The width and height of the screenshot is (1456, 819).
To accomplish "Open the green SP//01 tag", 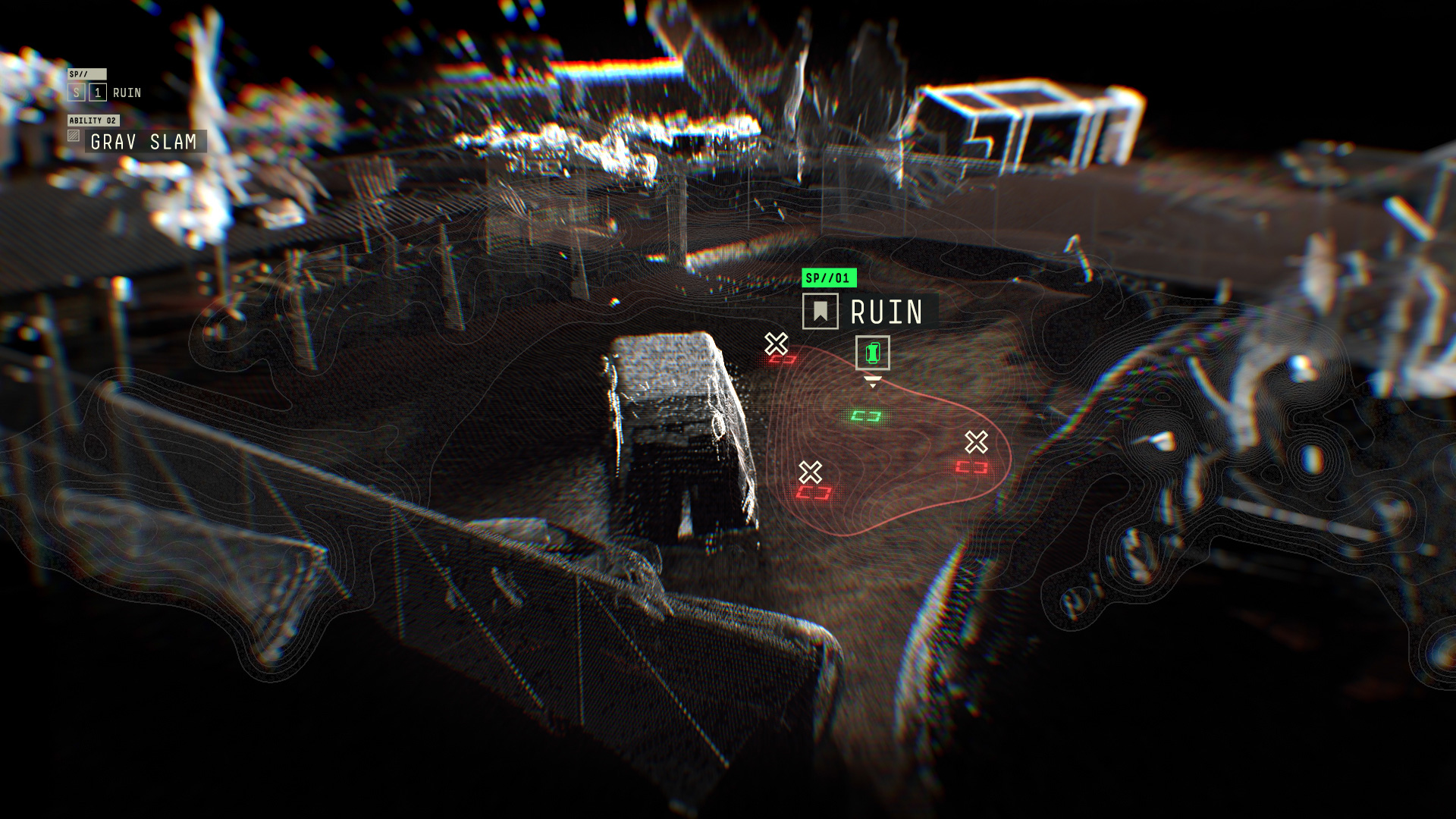I will [x=829, y=278].
